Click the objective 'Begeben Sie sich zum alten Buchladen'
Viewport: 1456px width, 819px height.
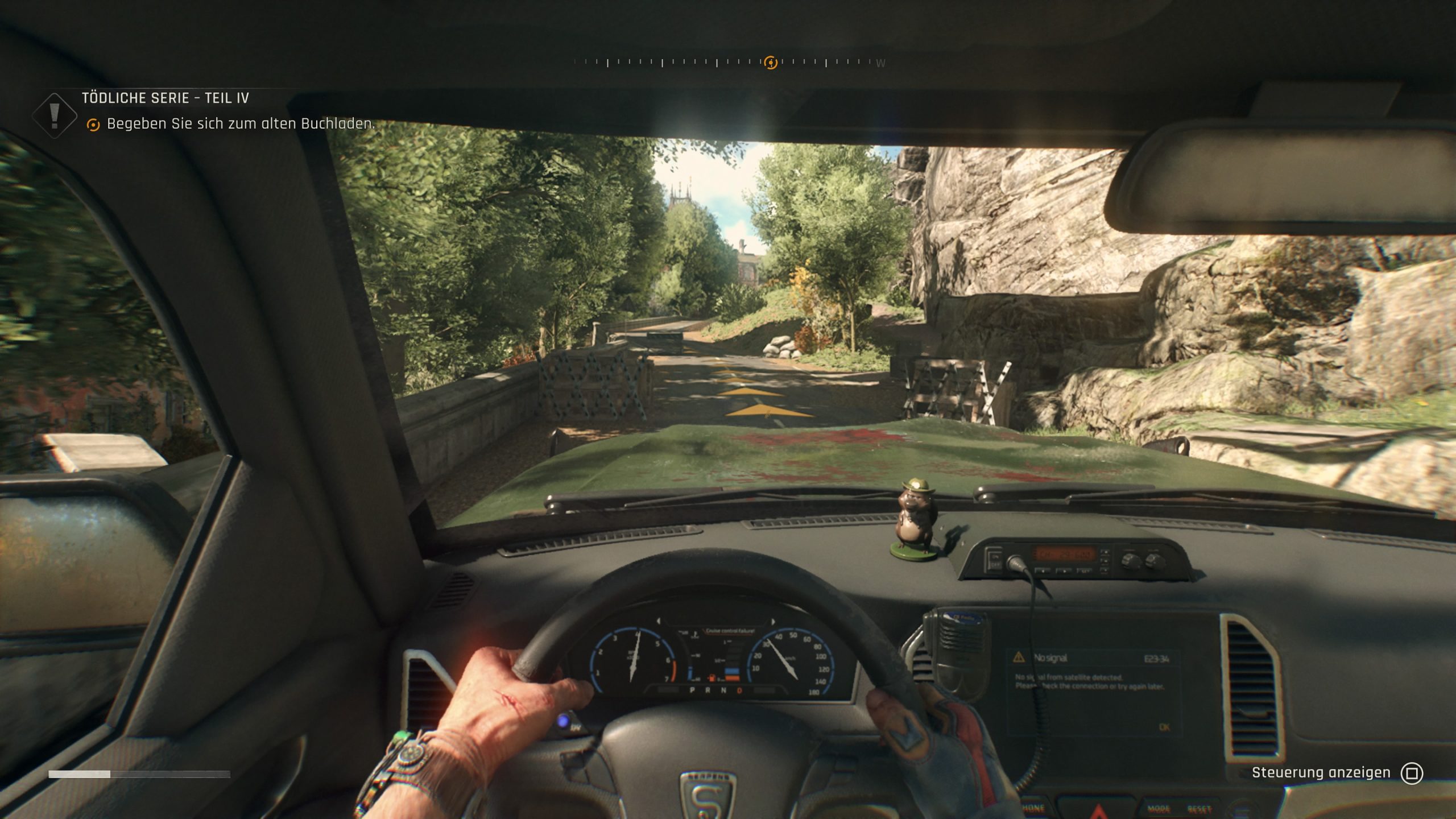click(x=241, y=124)
